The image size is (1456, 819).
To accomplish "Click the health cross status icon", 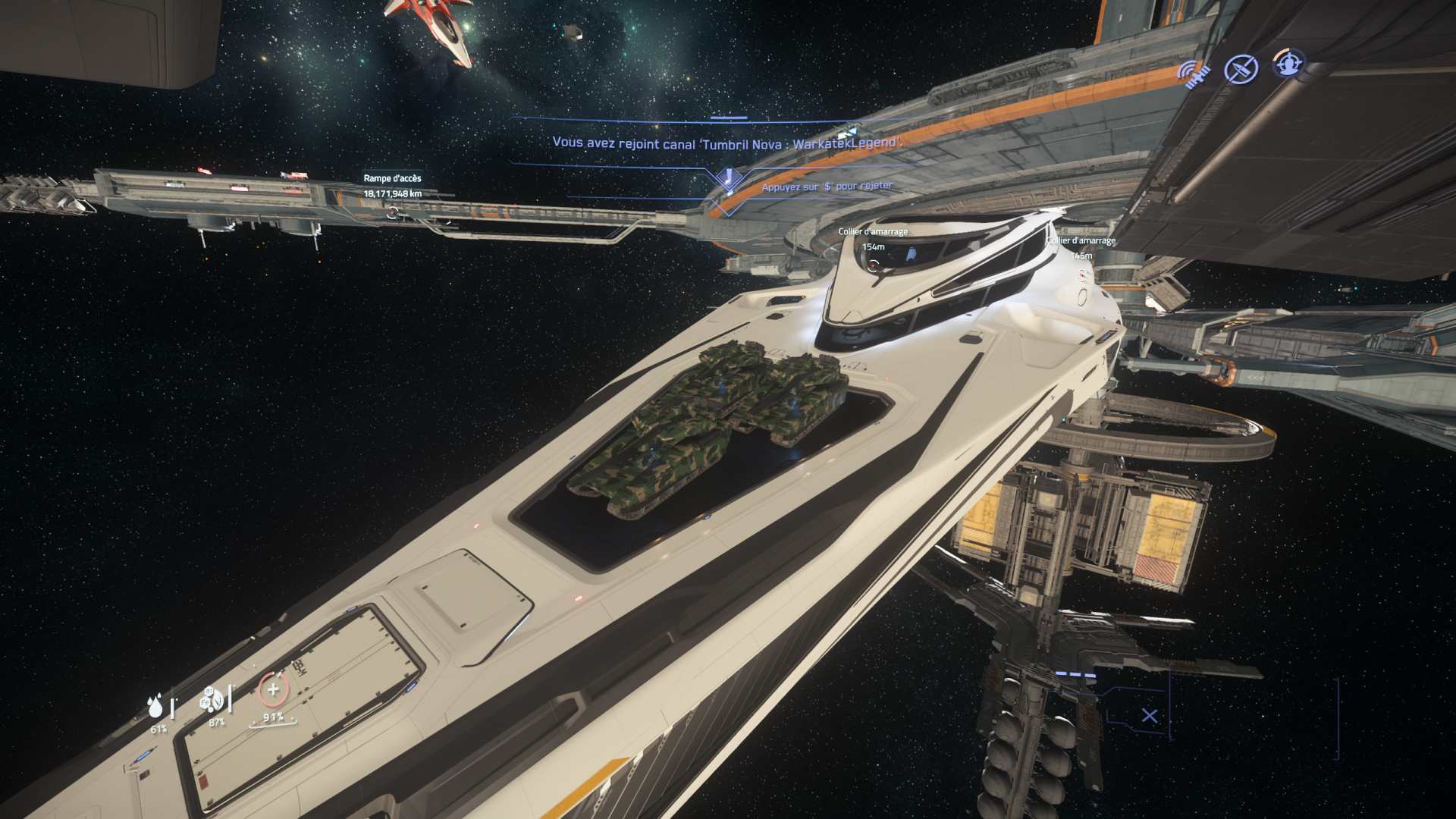I will [273, 690].
